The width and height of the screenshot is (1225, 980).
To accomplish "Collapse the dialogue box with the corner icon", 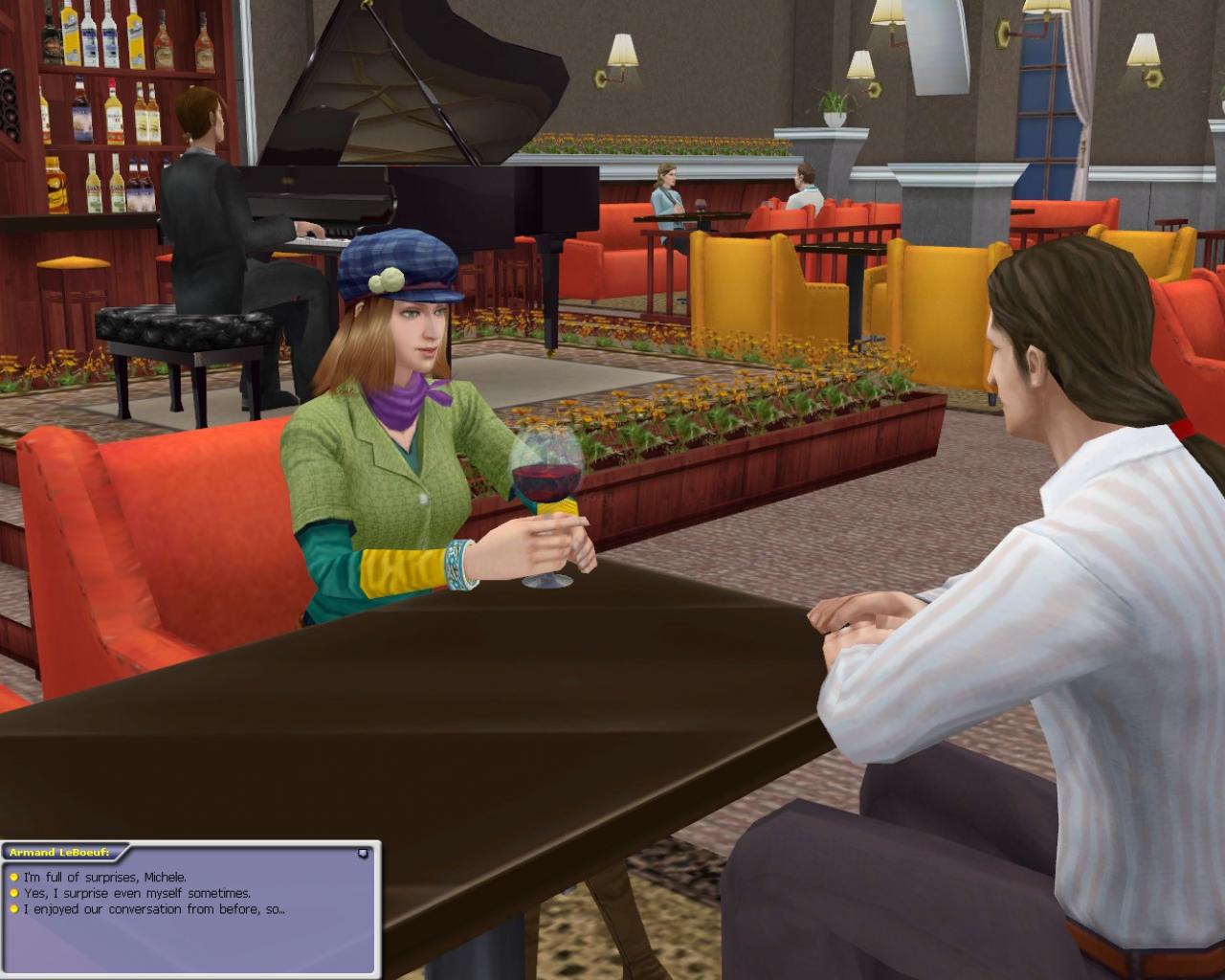I will (364, 854).
